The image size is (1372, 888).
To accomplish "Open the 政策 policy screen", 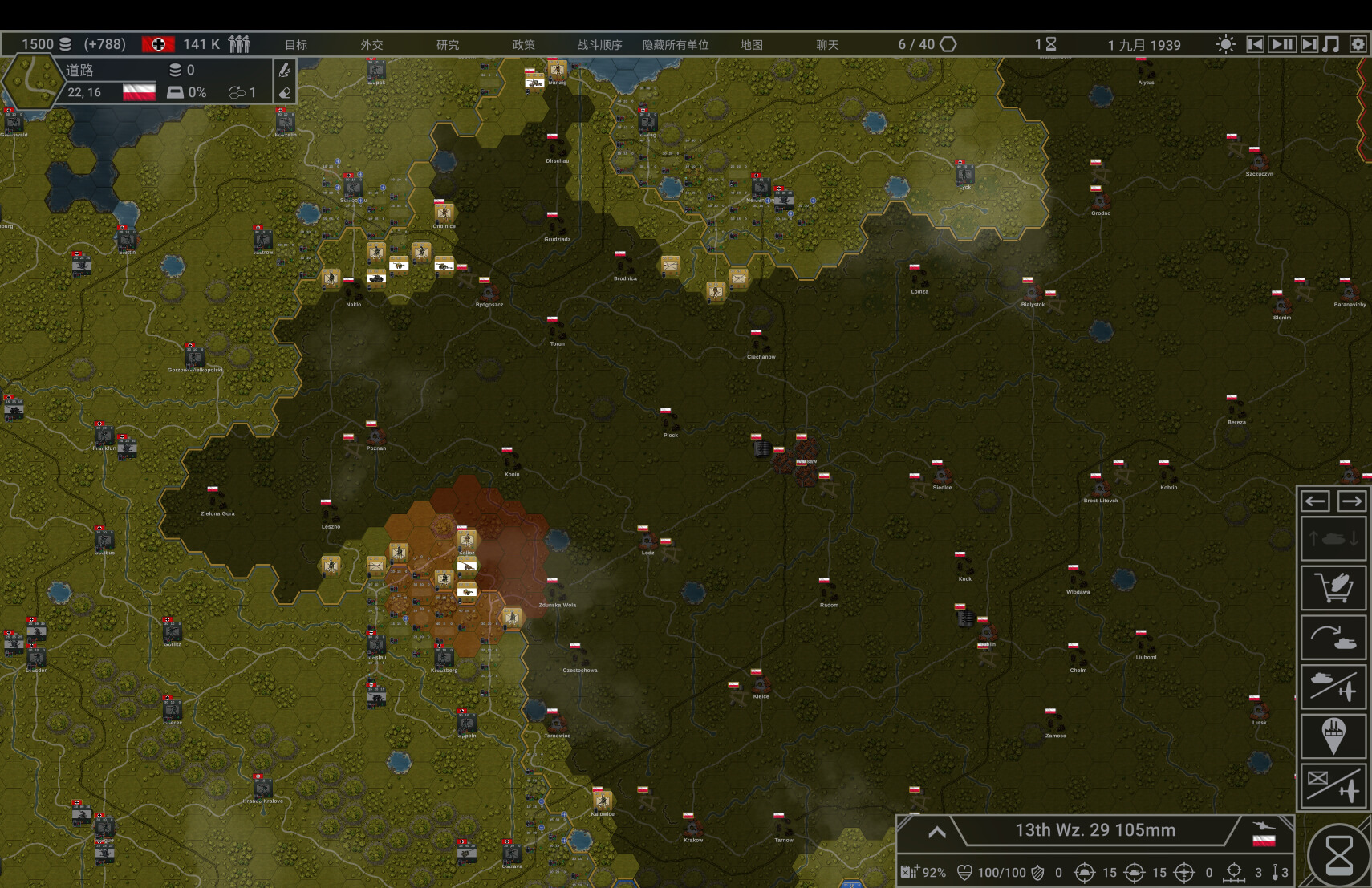I will click(524, 45).
